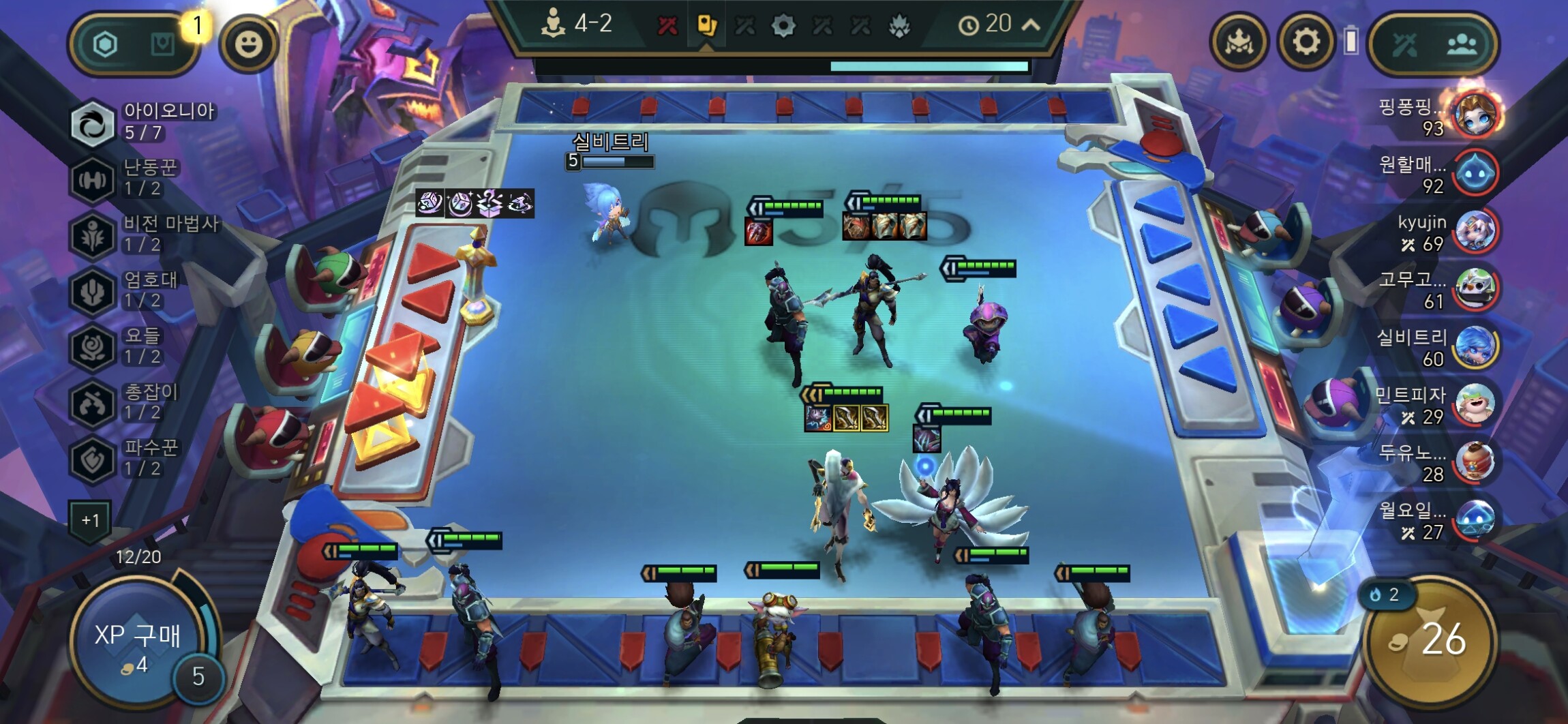Expand the +1 hidden traits badge
This screenshot has height=724, width=1568.
coord(90,520)
